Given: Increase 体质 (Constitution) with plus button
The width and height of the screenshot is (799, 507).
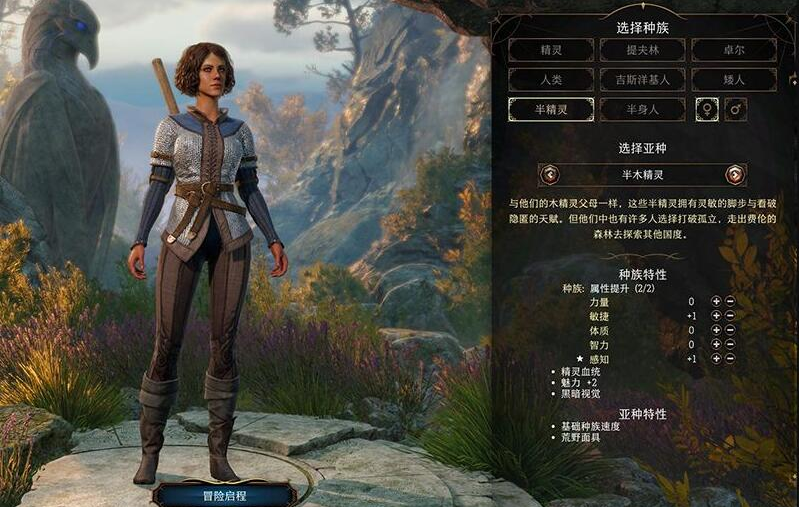Looking at the screenshot, I should click(716, 330).
